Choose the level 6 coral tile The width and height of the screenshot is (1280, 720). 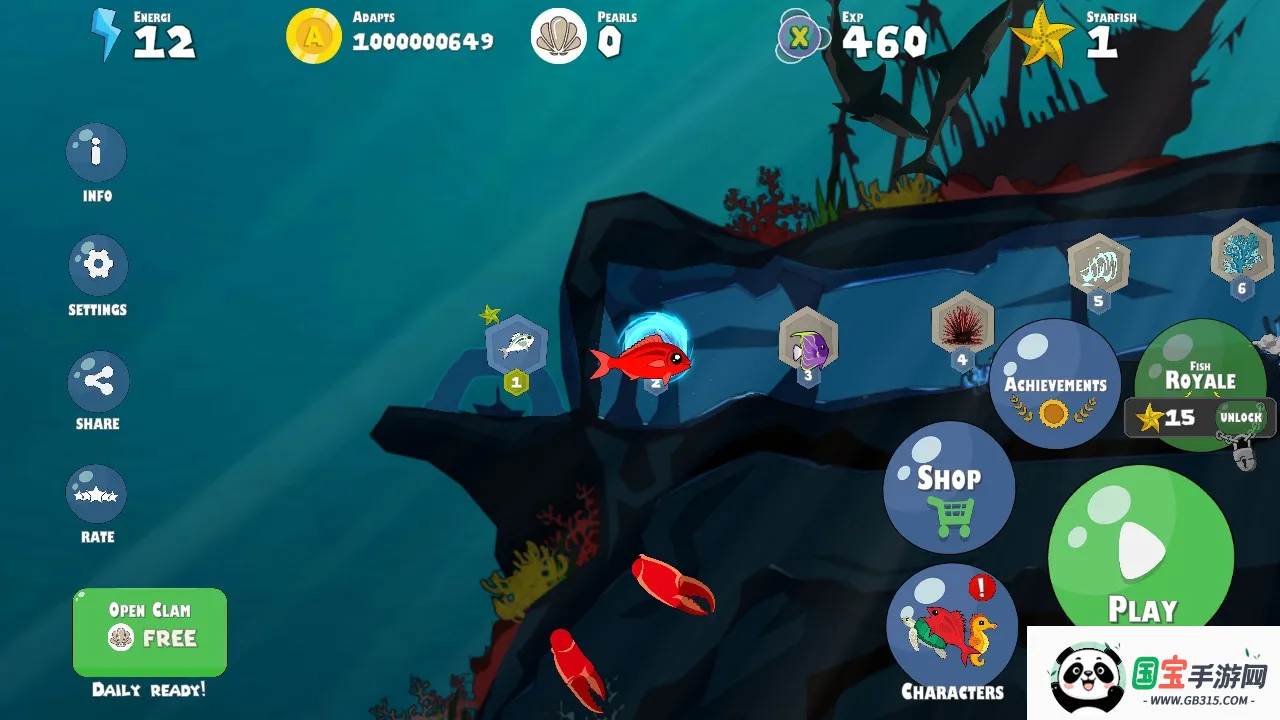click(x=1241, y=253)
